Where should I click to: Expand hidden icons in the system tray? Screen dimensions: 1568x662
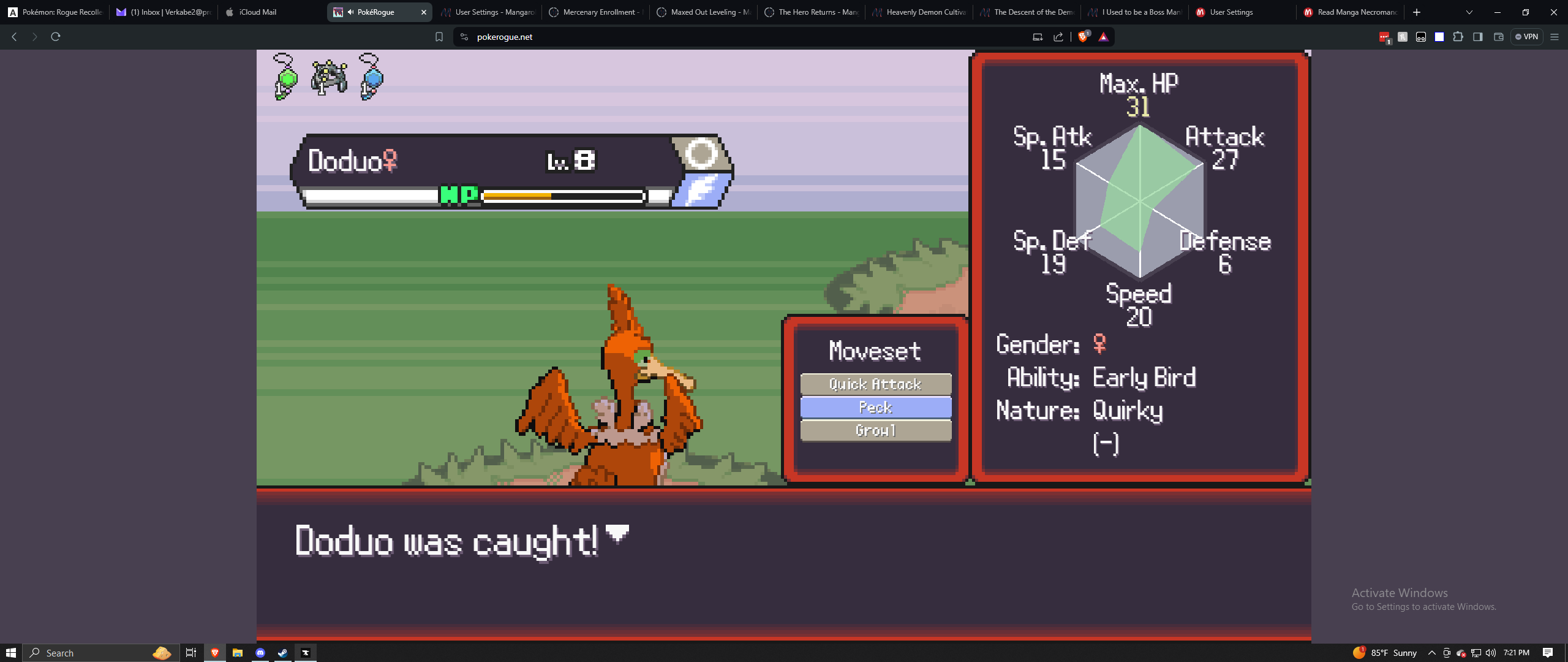pos(1433,652)
